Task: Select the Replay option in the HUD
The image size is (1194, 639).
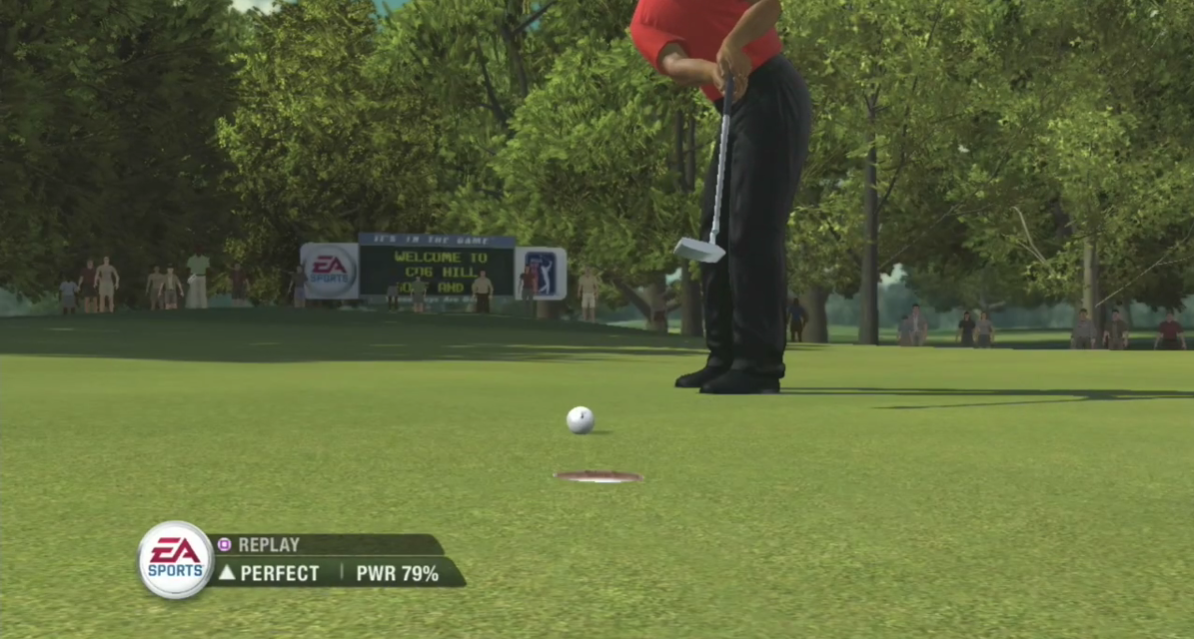Action: coord(267,545)
